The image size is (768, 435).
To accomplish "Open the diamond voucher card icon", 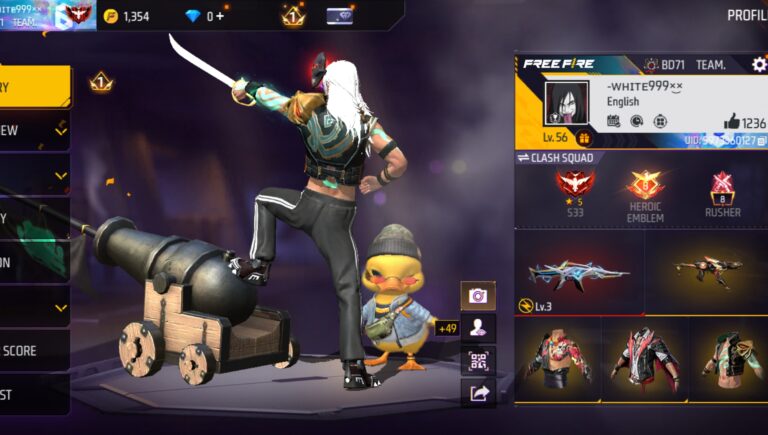I will tap(339, 16).
